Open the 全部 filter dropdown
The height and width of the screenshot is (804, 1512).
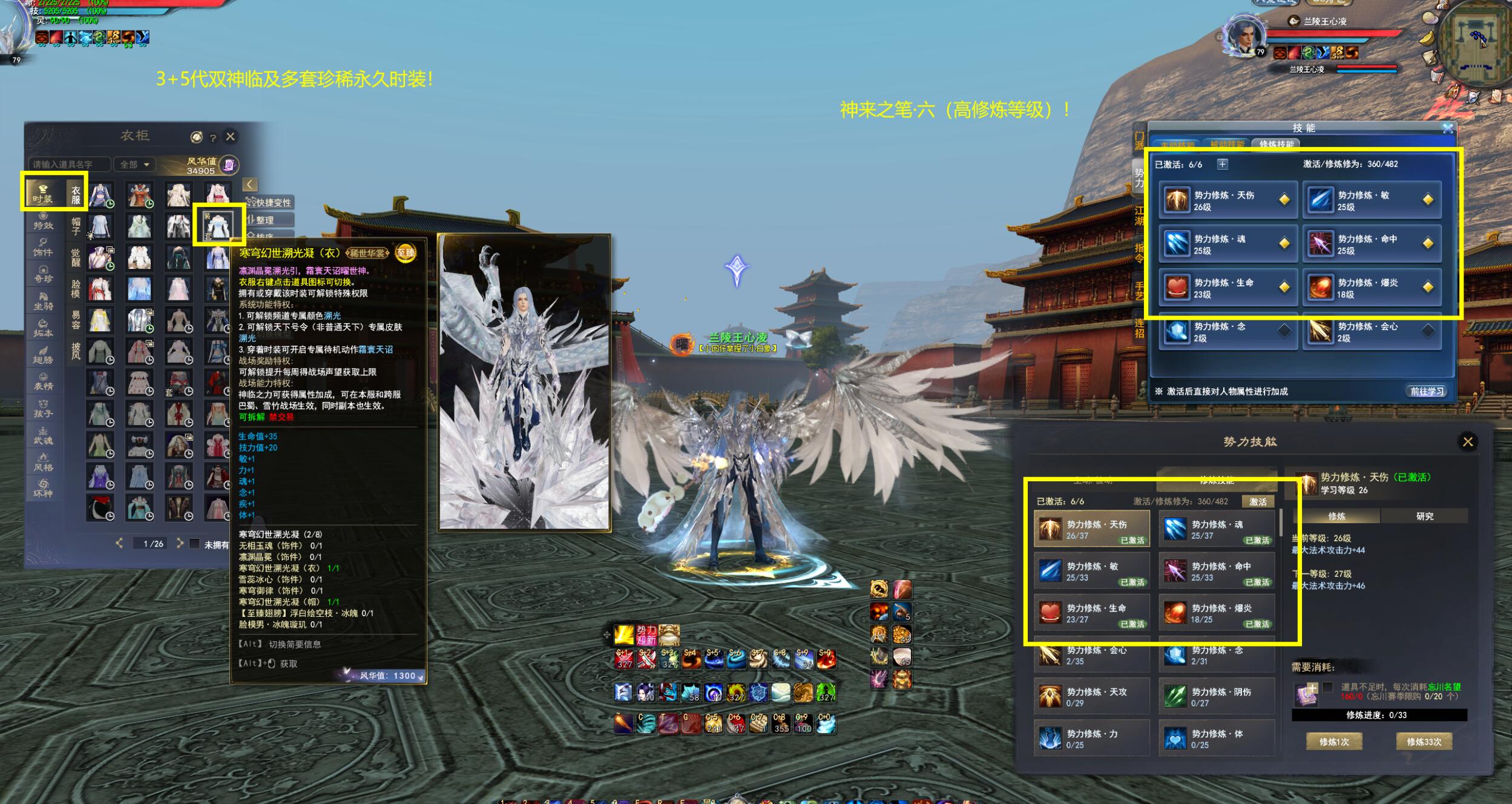click(134, 164)
